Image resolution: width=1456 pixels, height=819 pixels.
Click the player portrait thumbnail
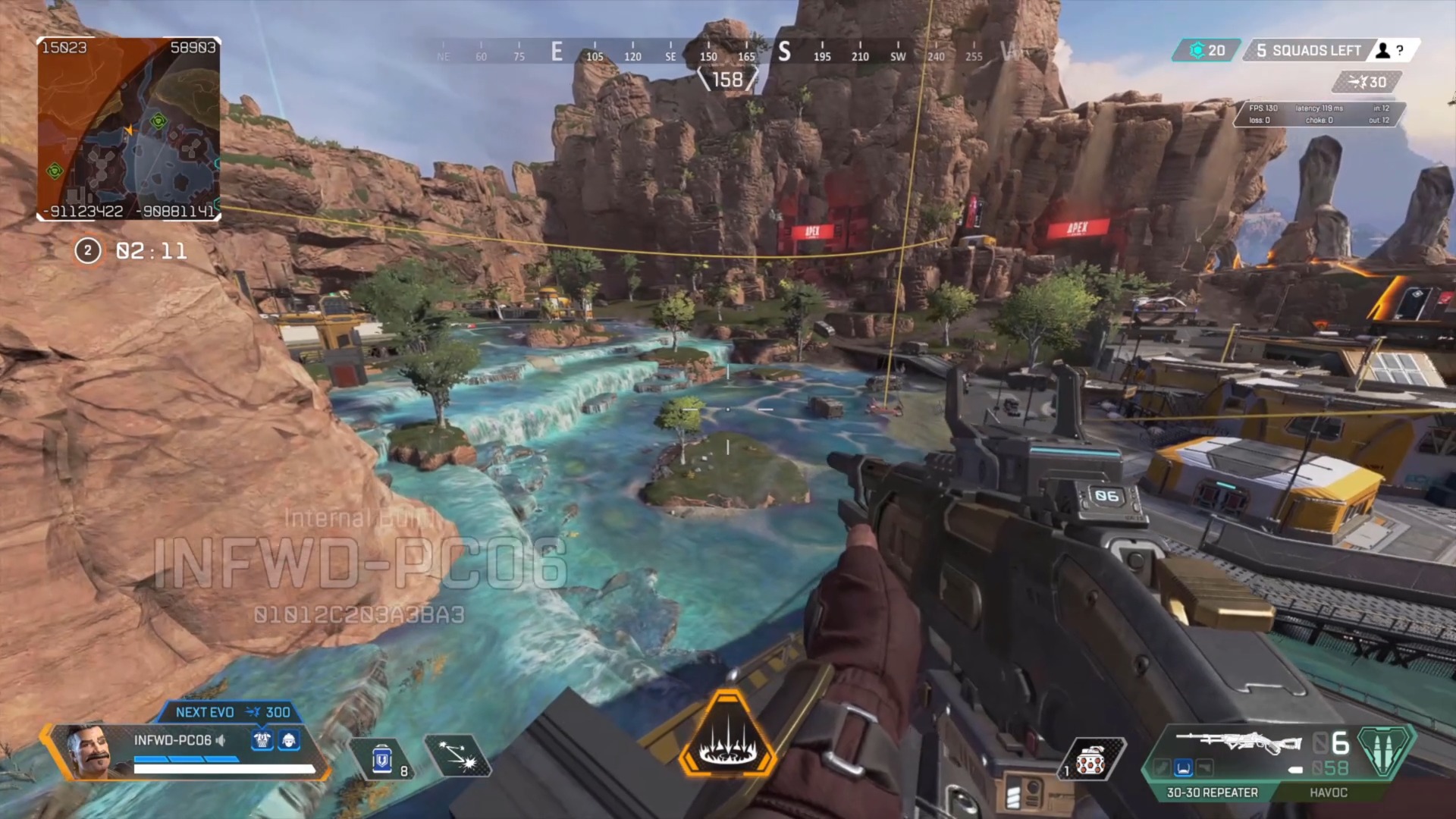92,752
